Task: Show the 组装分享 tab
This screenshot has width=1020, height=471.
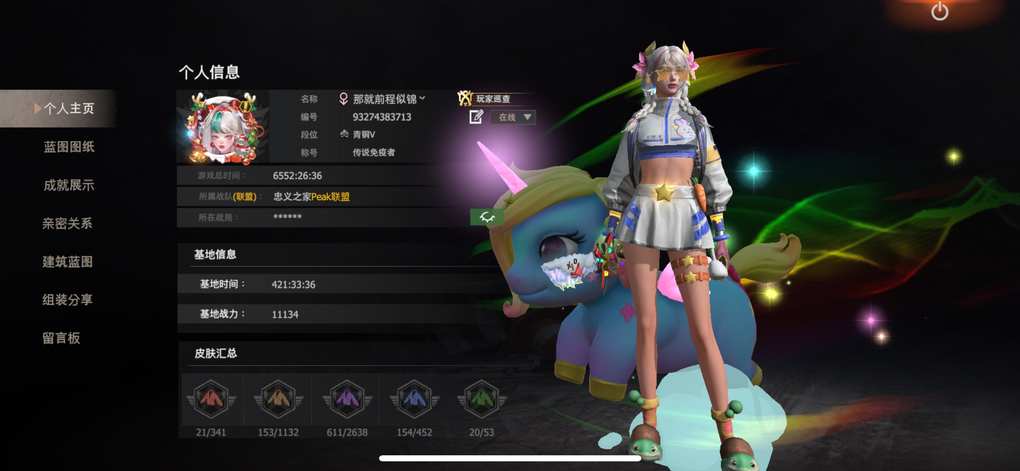Action: [68, 300]
